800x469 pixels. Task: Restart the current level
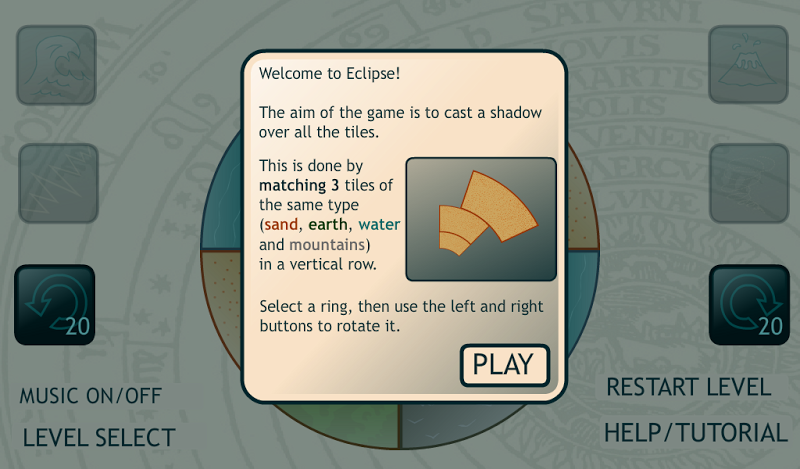pos(689,387)
